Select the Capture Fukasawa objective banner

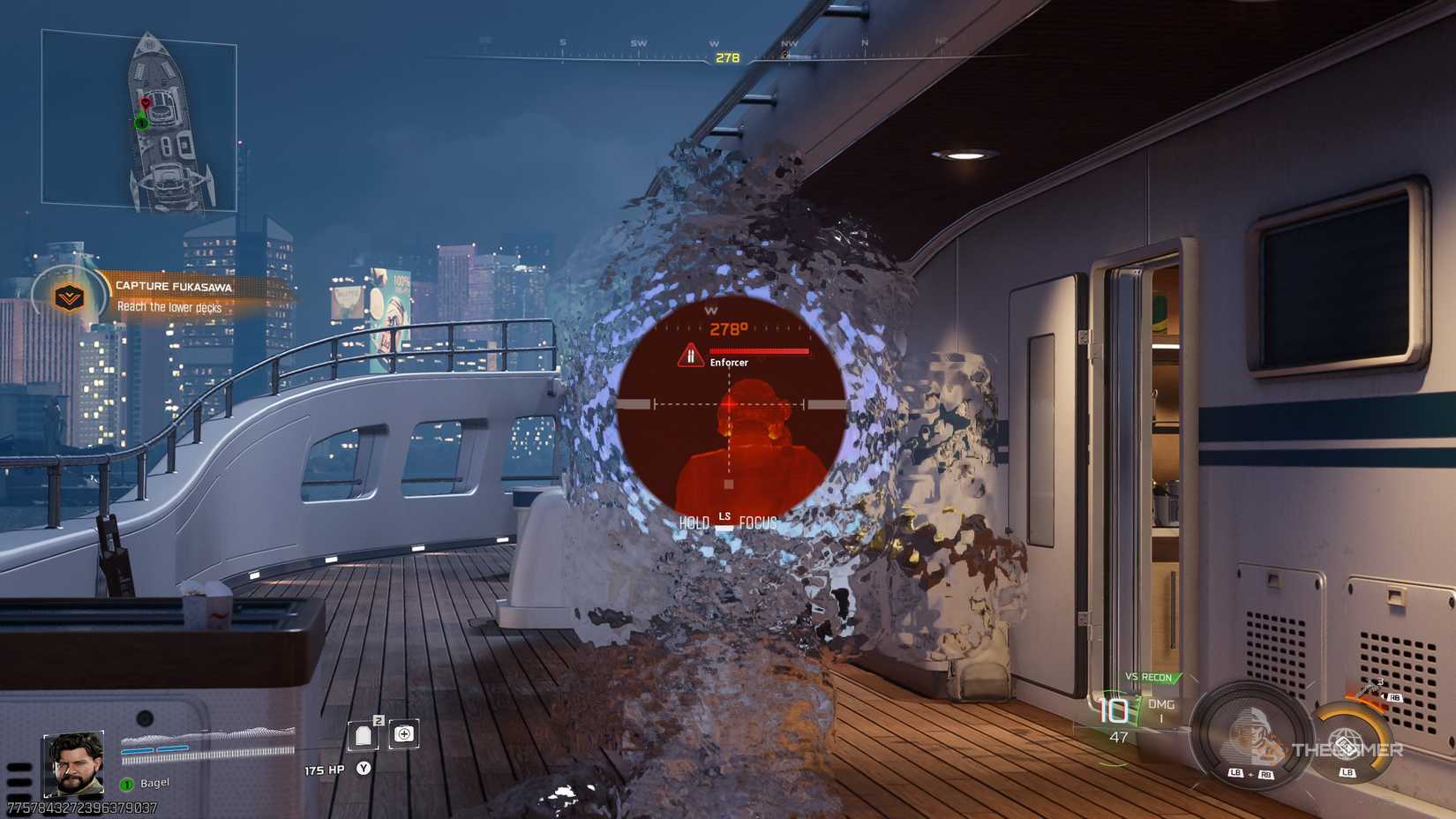click(x=174, y=286)
